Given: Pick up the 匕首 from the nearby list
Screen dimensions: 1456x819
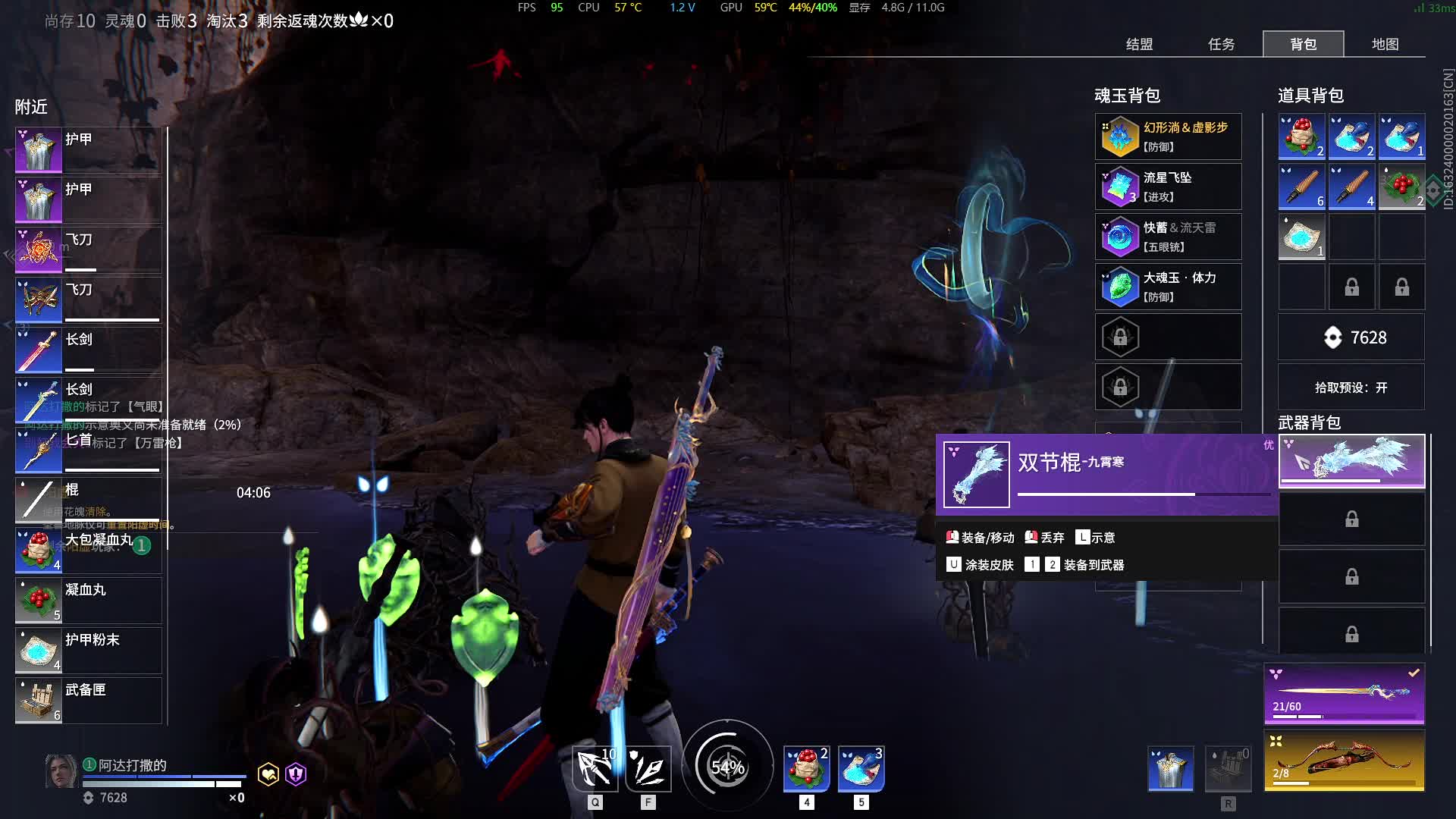Looking at the screenshot, I should point(88,450).
